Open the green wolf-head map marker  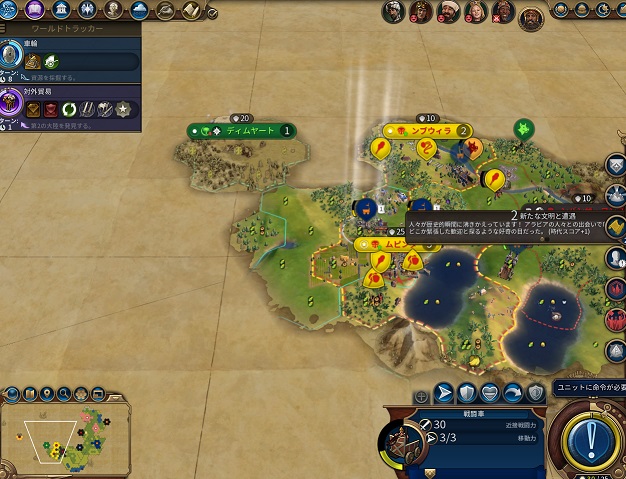522,128
